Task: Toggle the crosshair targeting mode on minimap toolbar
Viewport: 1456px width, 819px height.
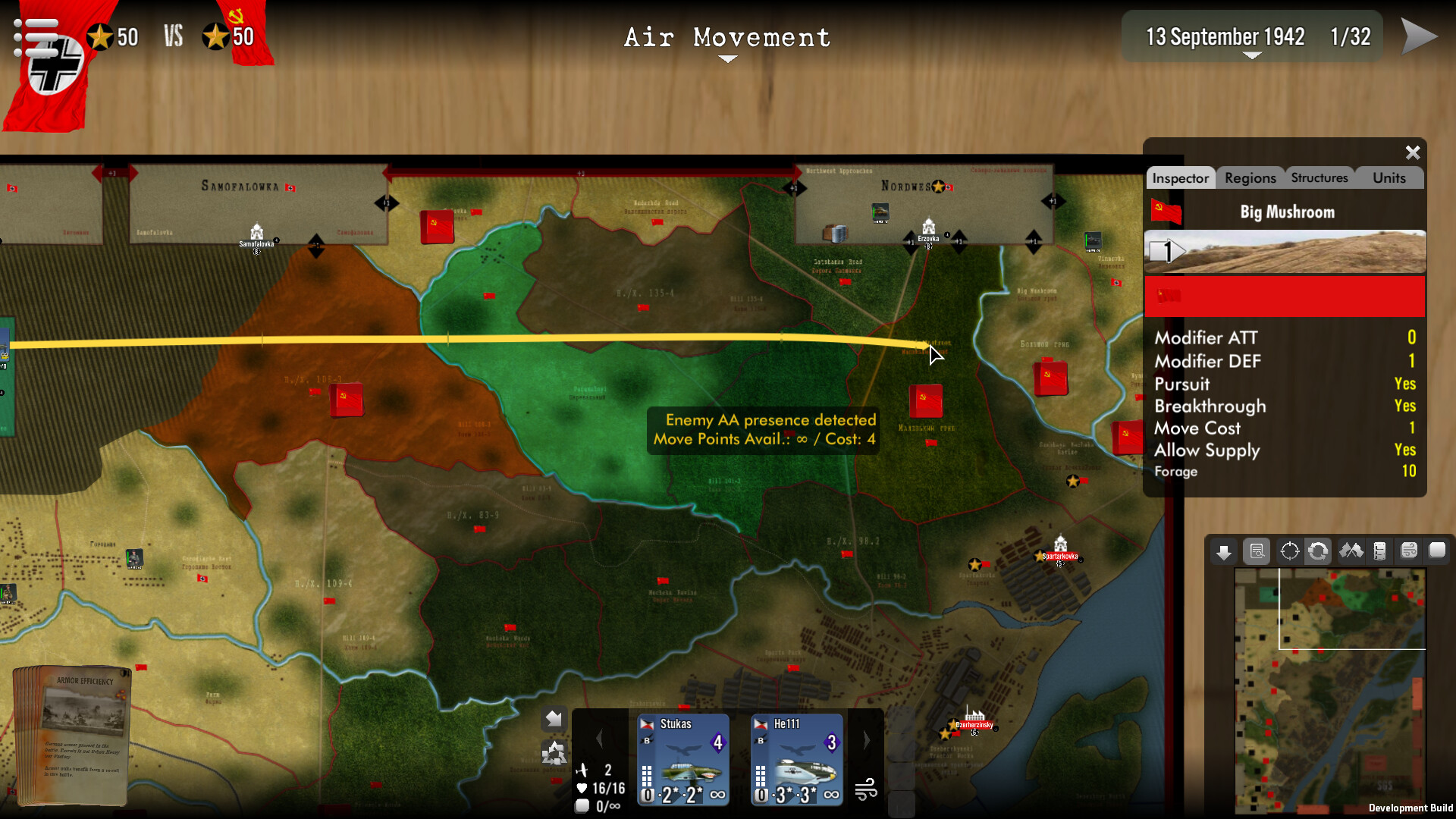Action: coord(1288,551)
